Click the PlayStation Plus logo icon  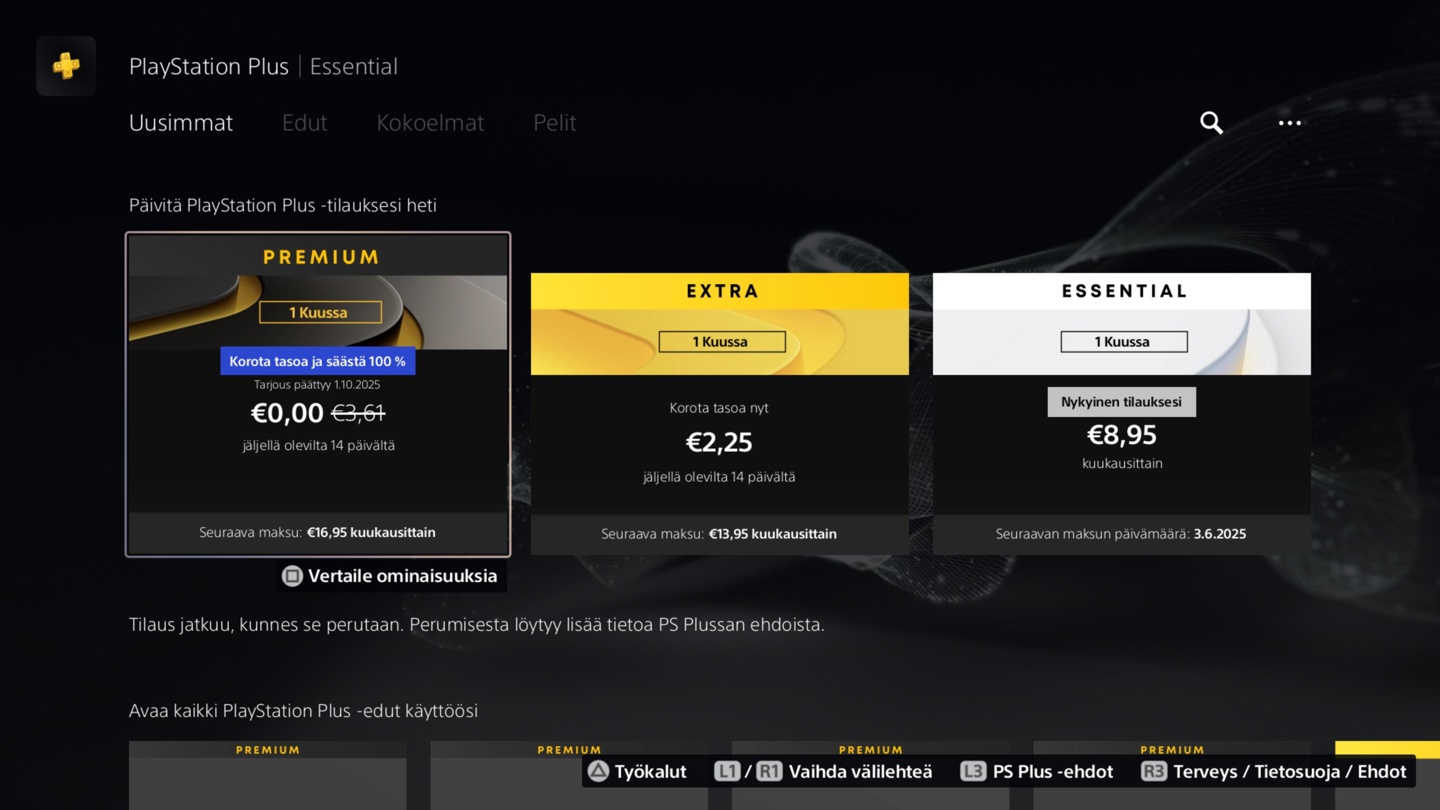[66, 66]
